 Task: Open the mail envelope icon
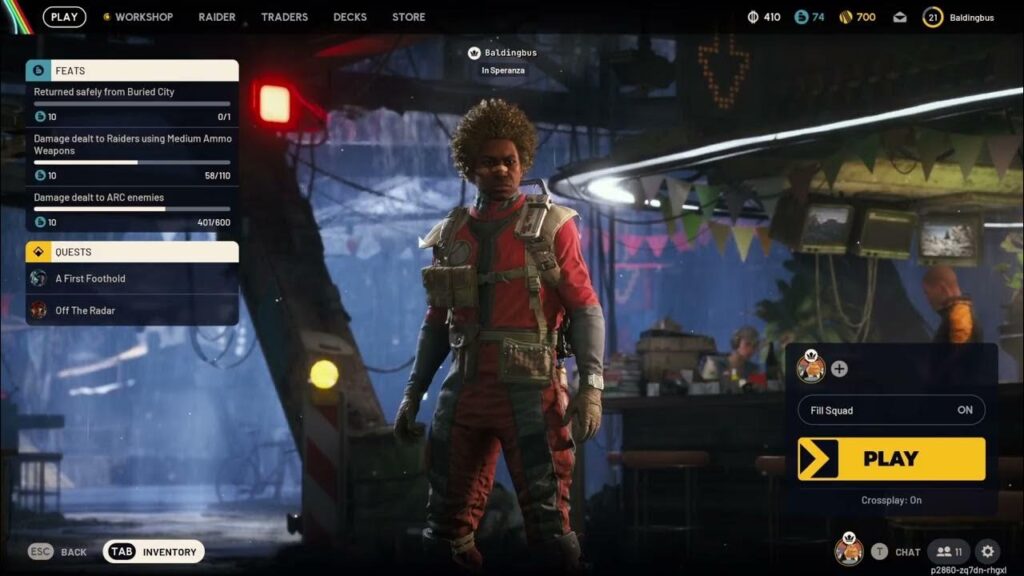[x=899, y=17]
